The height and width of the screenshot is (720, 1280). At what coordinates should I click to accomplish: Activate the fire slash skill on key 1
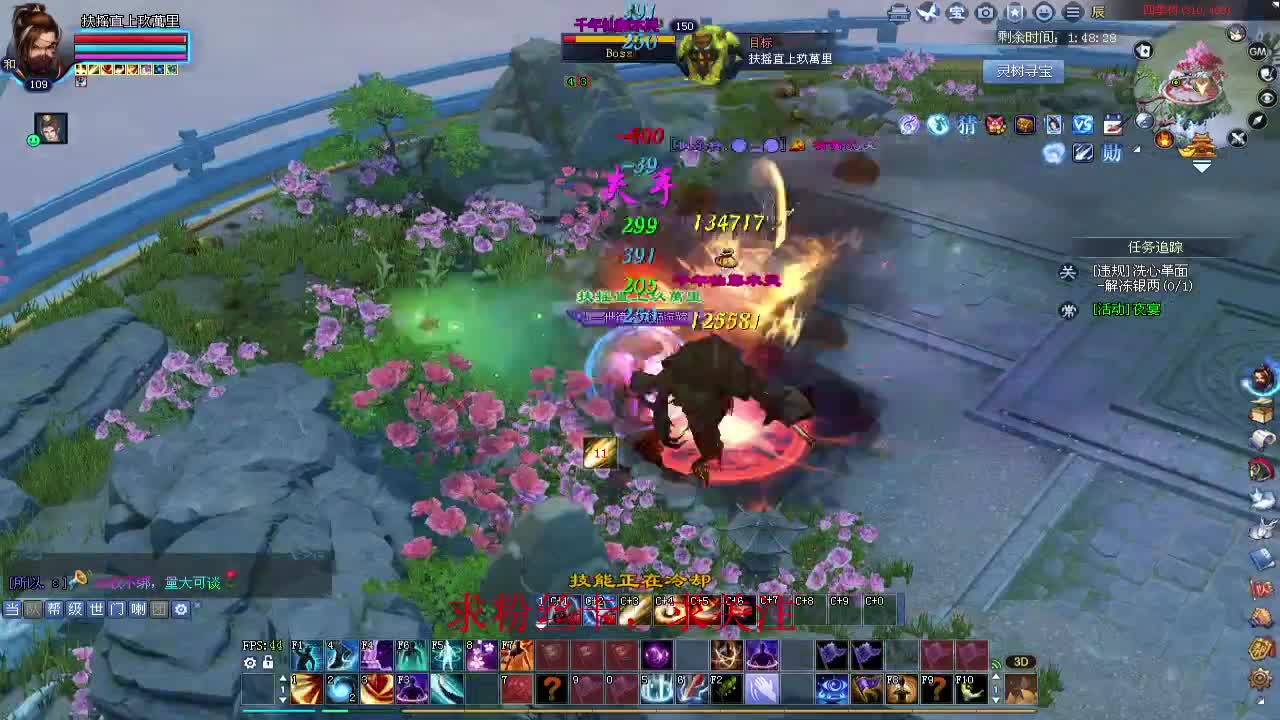coord(307,689)
